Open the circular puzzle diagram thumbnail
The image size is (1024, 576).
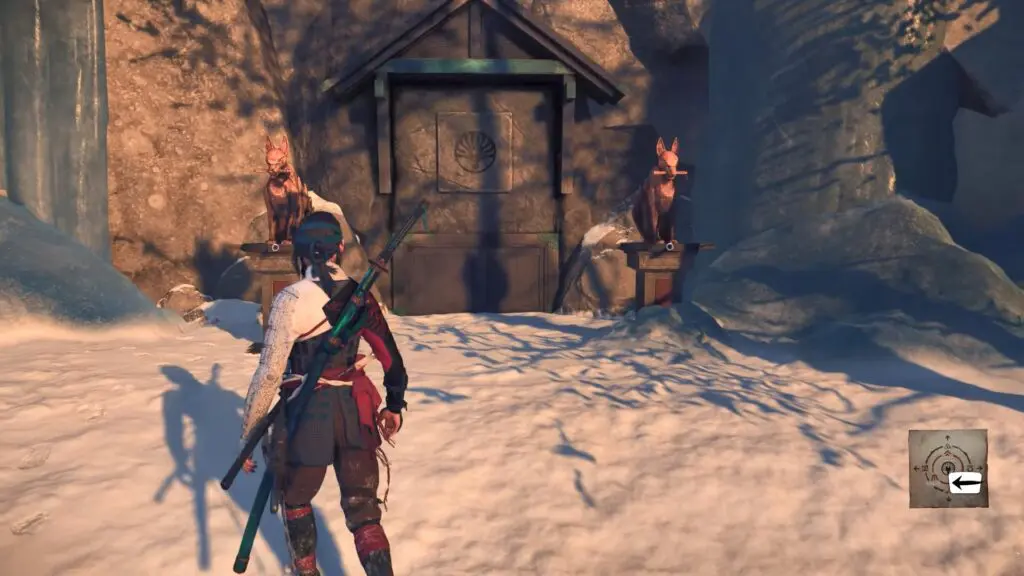(946, 467)
